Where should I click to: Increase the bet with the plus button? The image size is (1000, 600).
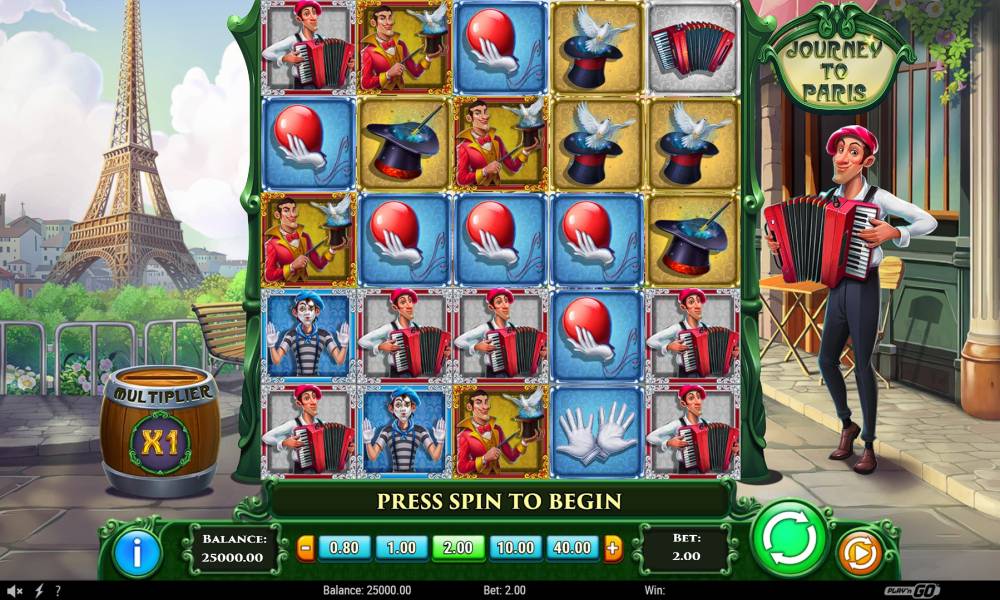click(612, 548)
